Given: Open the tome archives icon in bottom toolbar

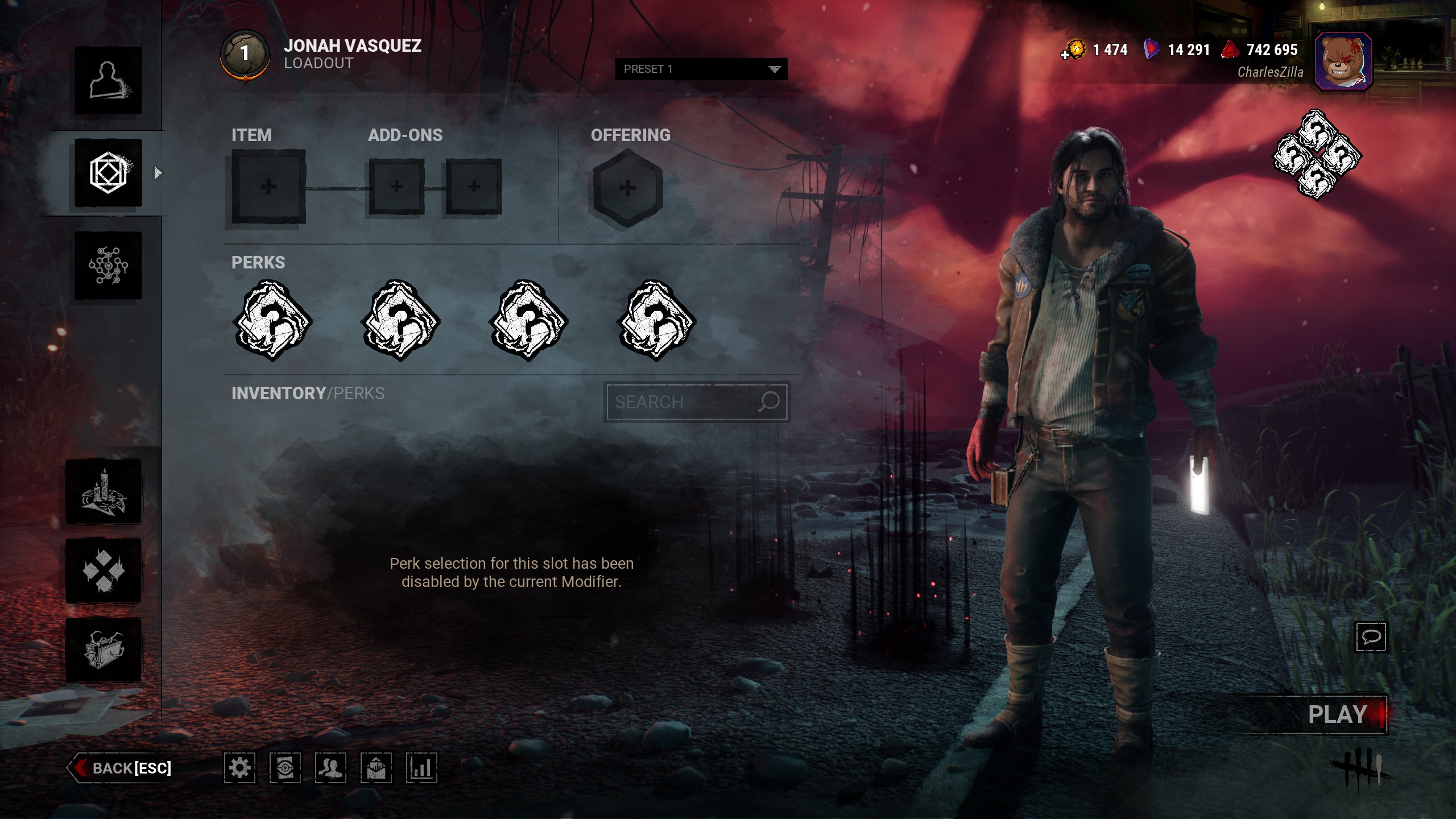Looking at the screenshot, I should point(285,768).
